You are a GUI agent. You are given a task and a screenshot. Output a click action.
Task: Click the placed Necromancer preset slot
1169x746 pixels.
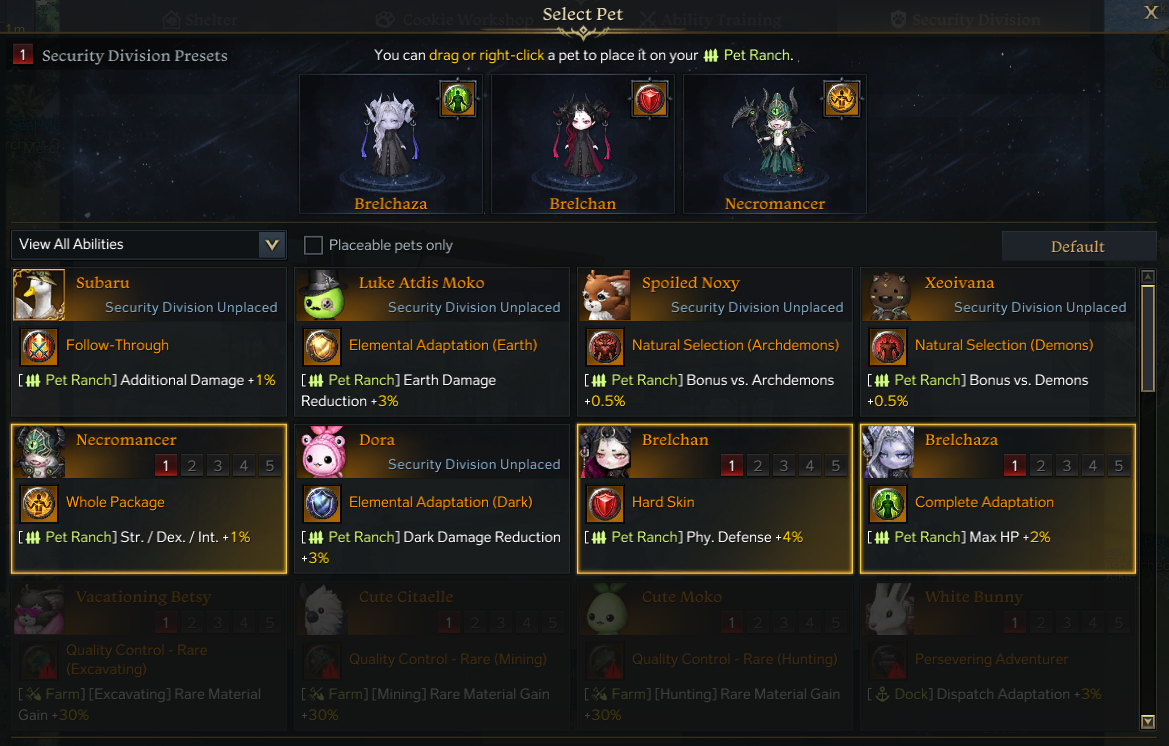click(775, 143)
